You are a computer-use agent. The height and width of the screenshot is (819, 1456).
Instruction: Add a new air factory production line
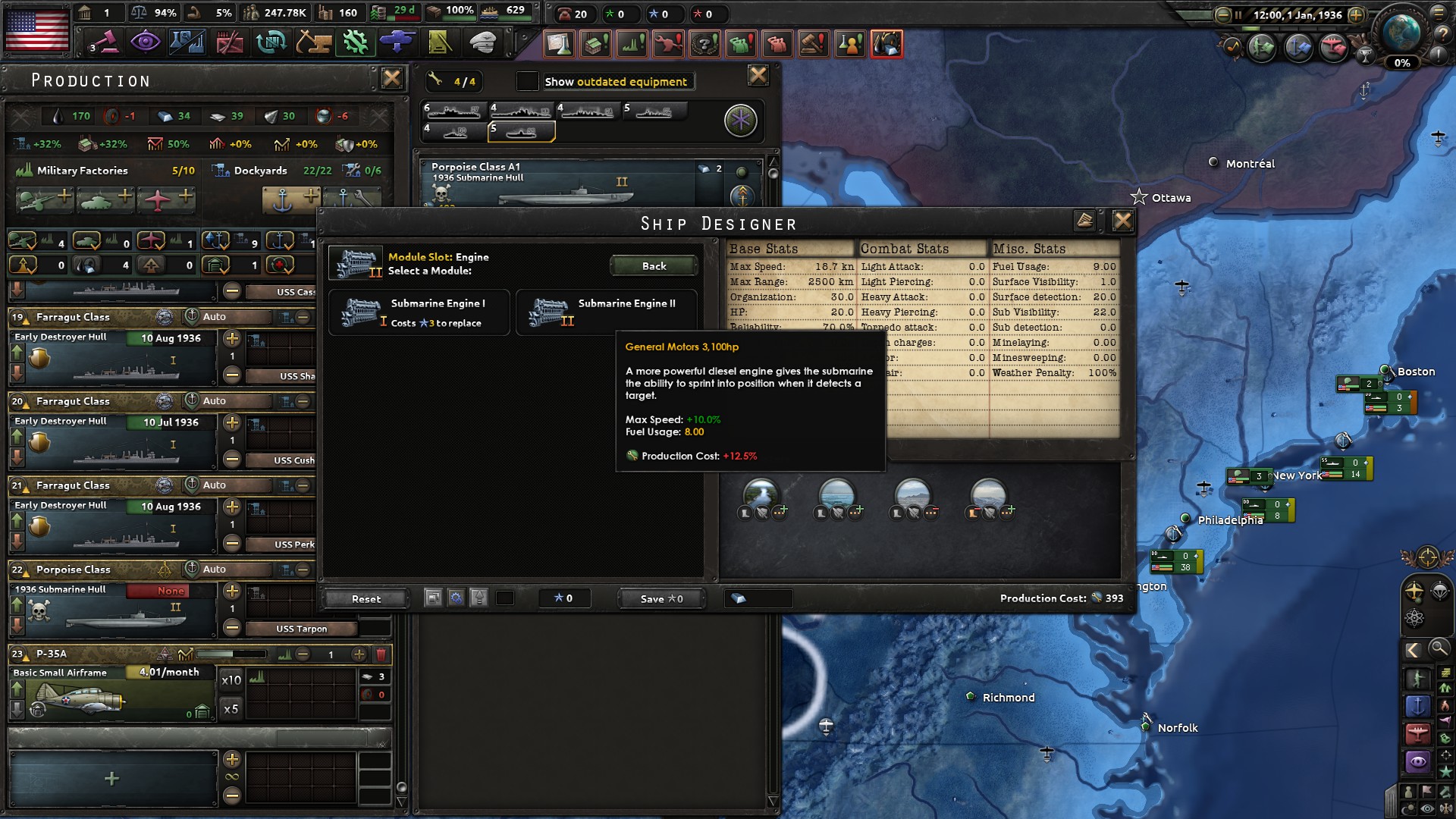point(167,199)
